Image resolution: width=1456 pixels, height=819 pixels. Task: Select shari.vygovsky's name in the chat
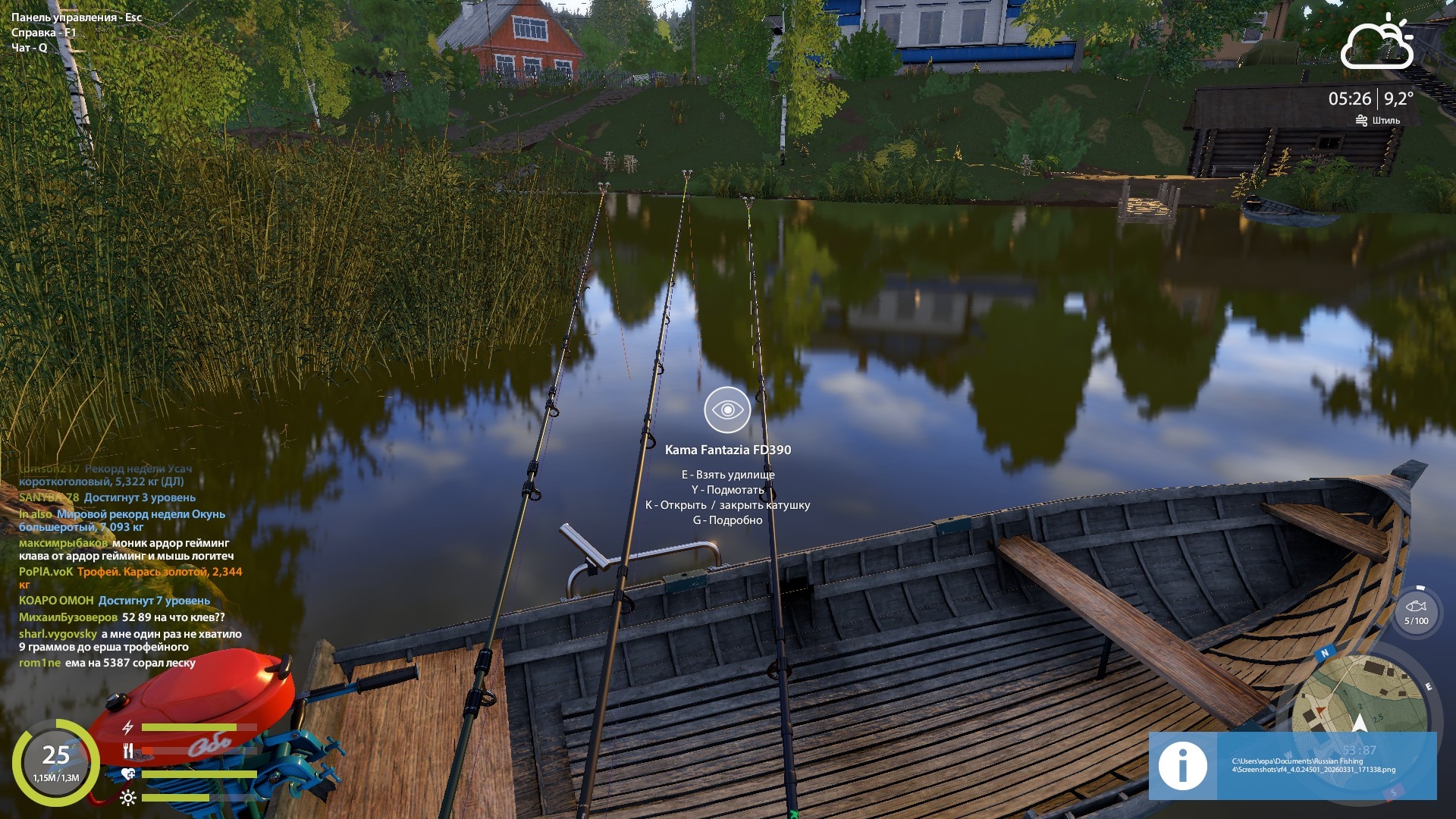58,634
